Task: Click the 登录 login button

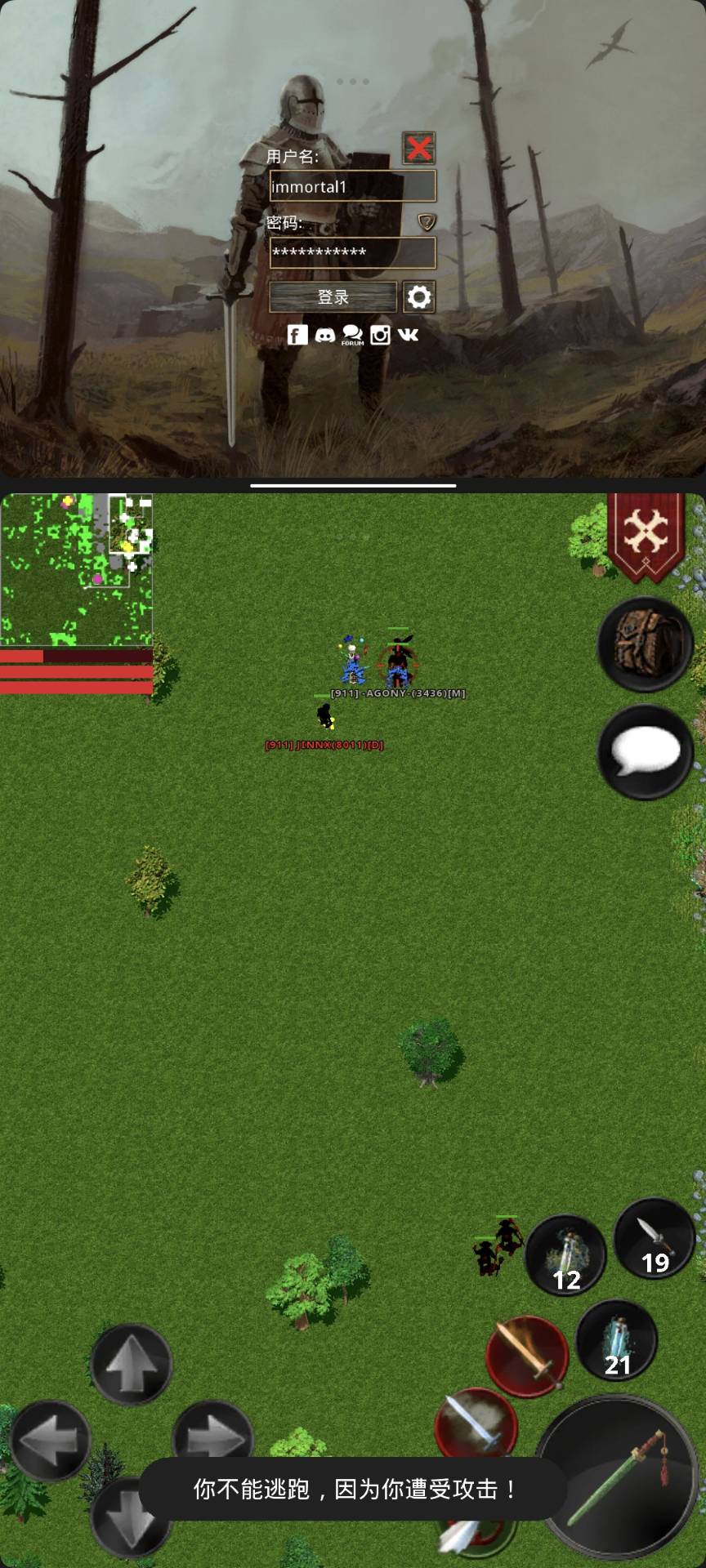Action: pyautogui.click(x=333, y=297)
